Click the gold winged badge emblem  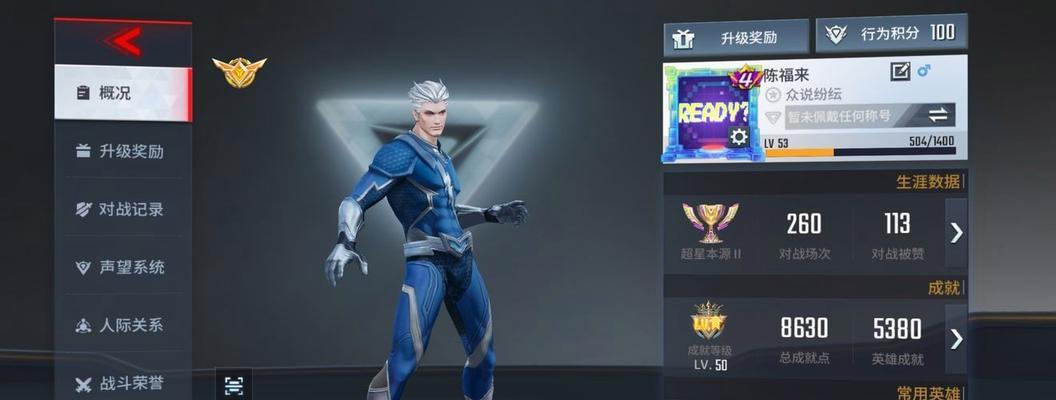point(239,72)
